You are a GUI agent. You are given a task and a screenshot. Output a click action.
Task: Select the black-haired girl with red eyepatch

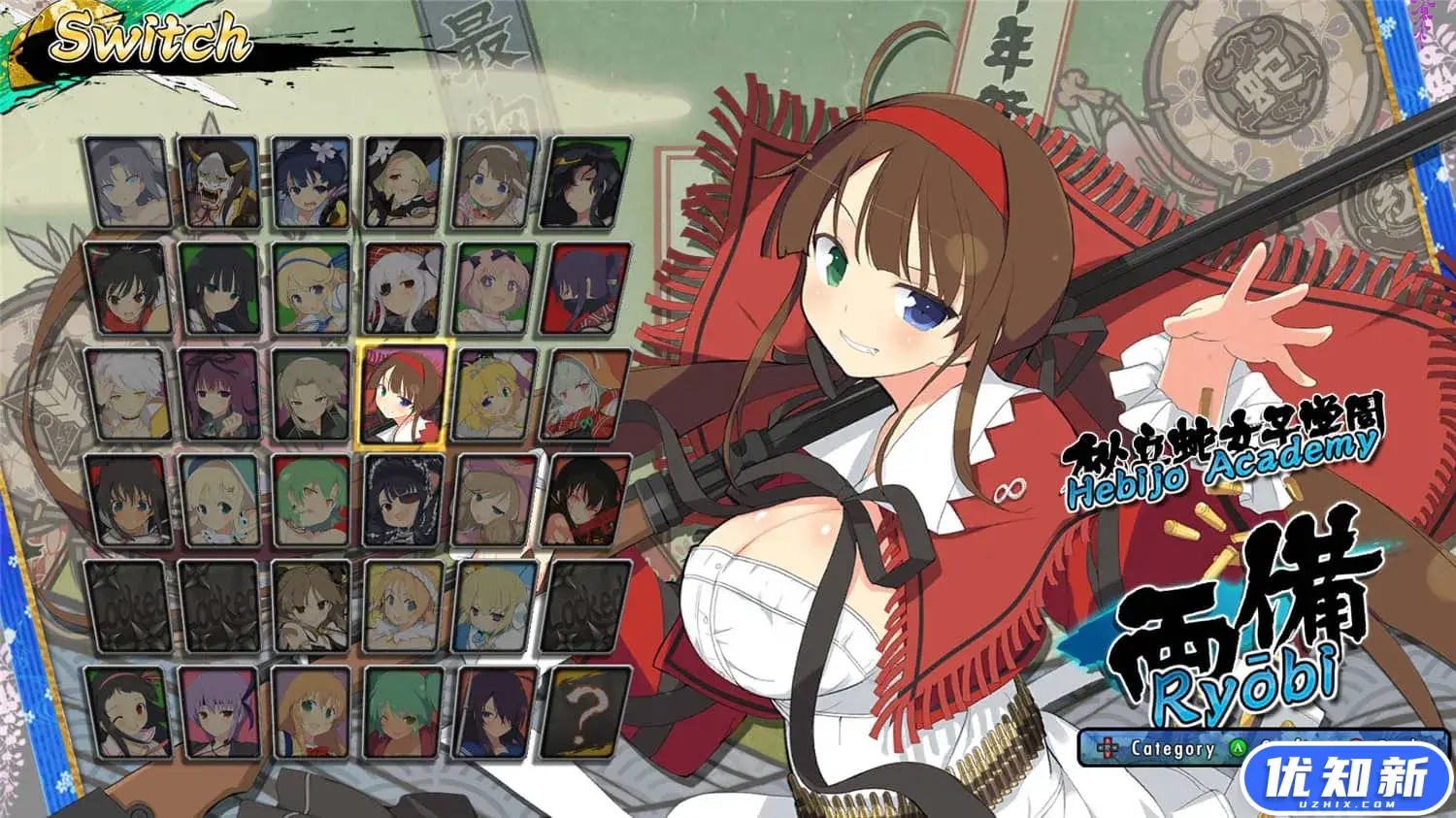tap(405, 501)
